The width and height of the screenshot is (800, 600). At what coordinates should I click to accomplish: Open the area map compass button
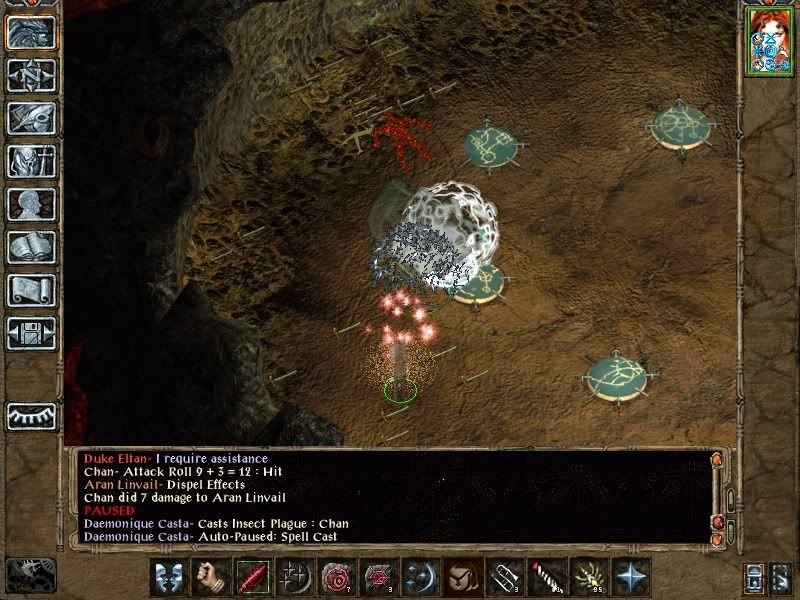(31, 76)
